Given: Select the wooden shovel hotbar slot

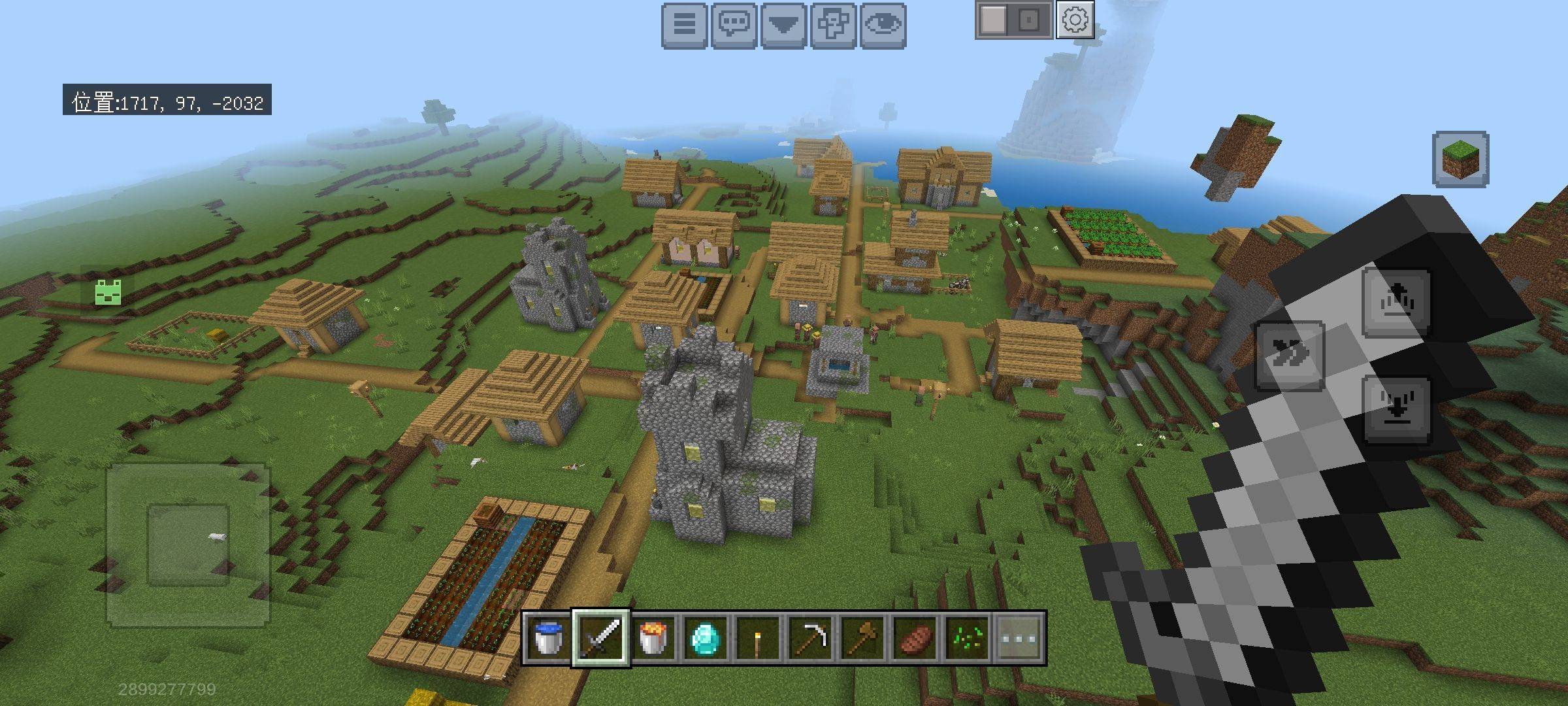Looking at the screenshot, I should point(862,637).
